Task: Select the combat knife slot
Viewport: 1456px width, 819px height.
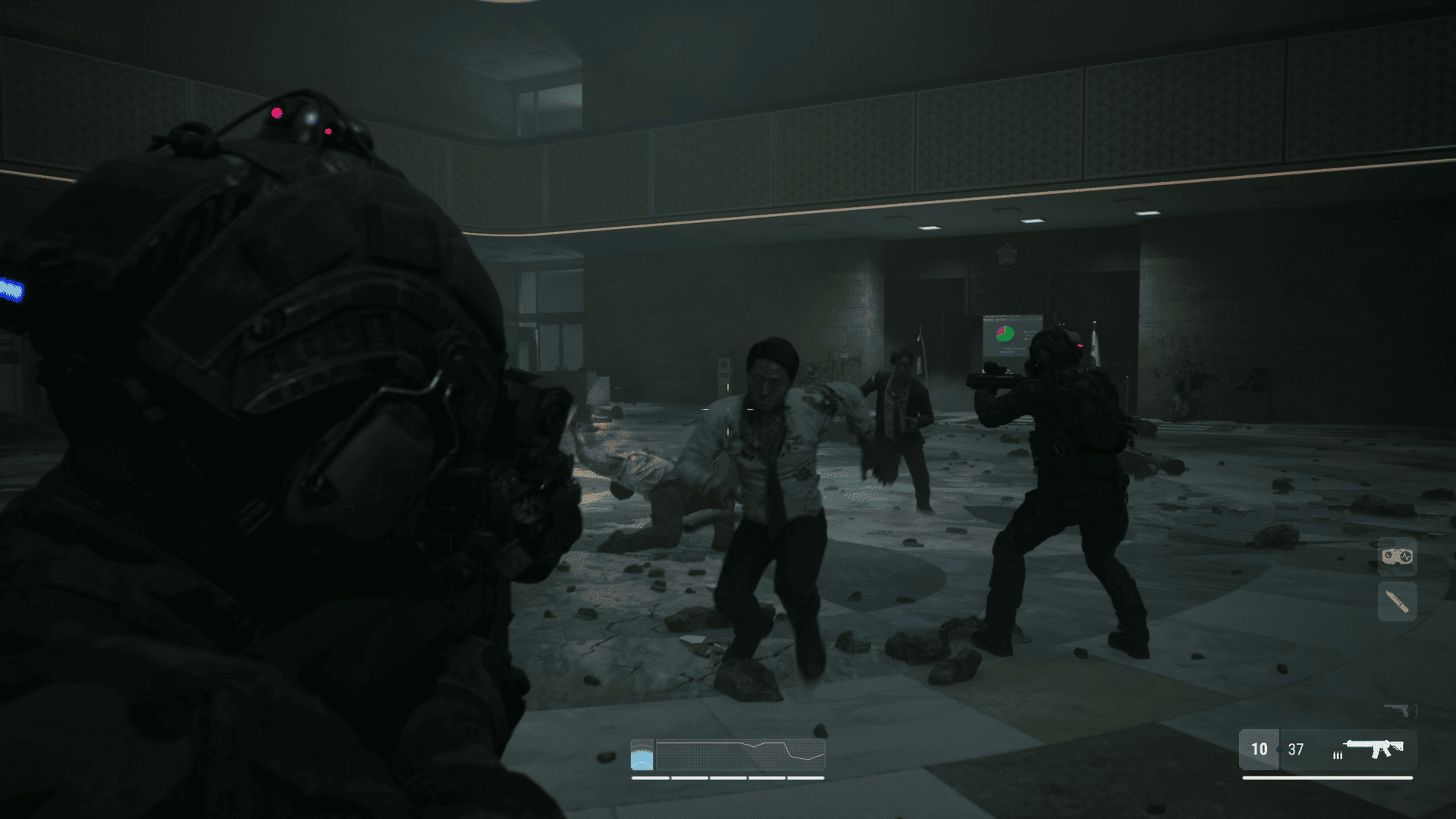Action: coord(1397,602)
